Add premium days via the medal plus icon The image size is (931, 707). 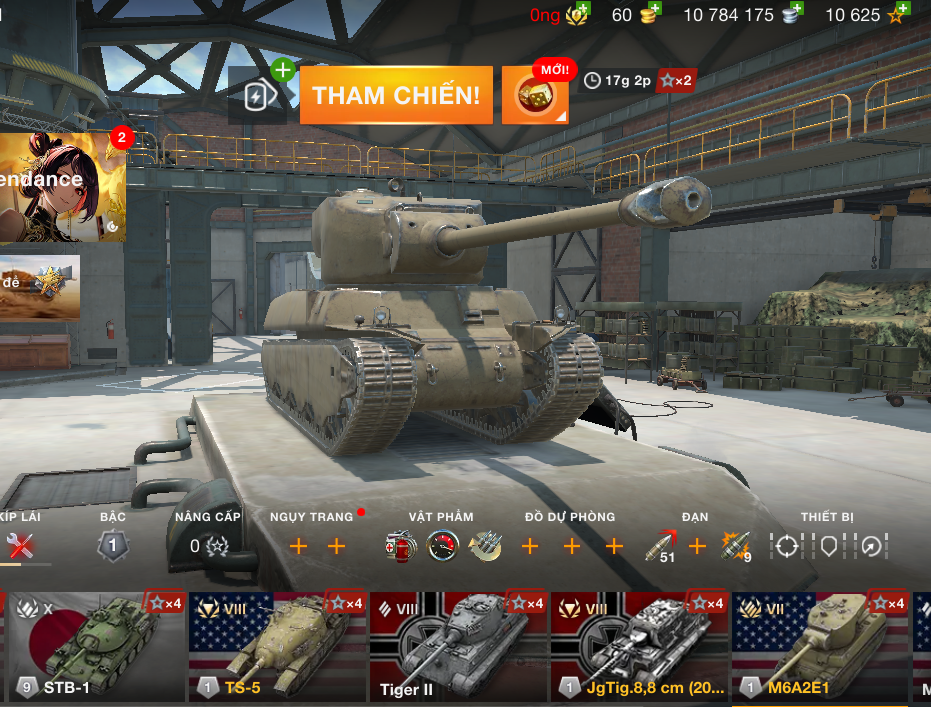point(578,15)
